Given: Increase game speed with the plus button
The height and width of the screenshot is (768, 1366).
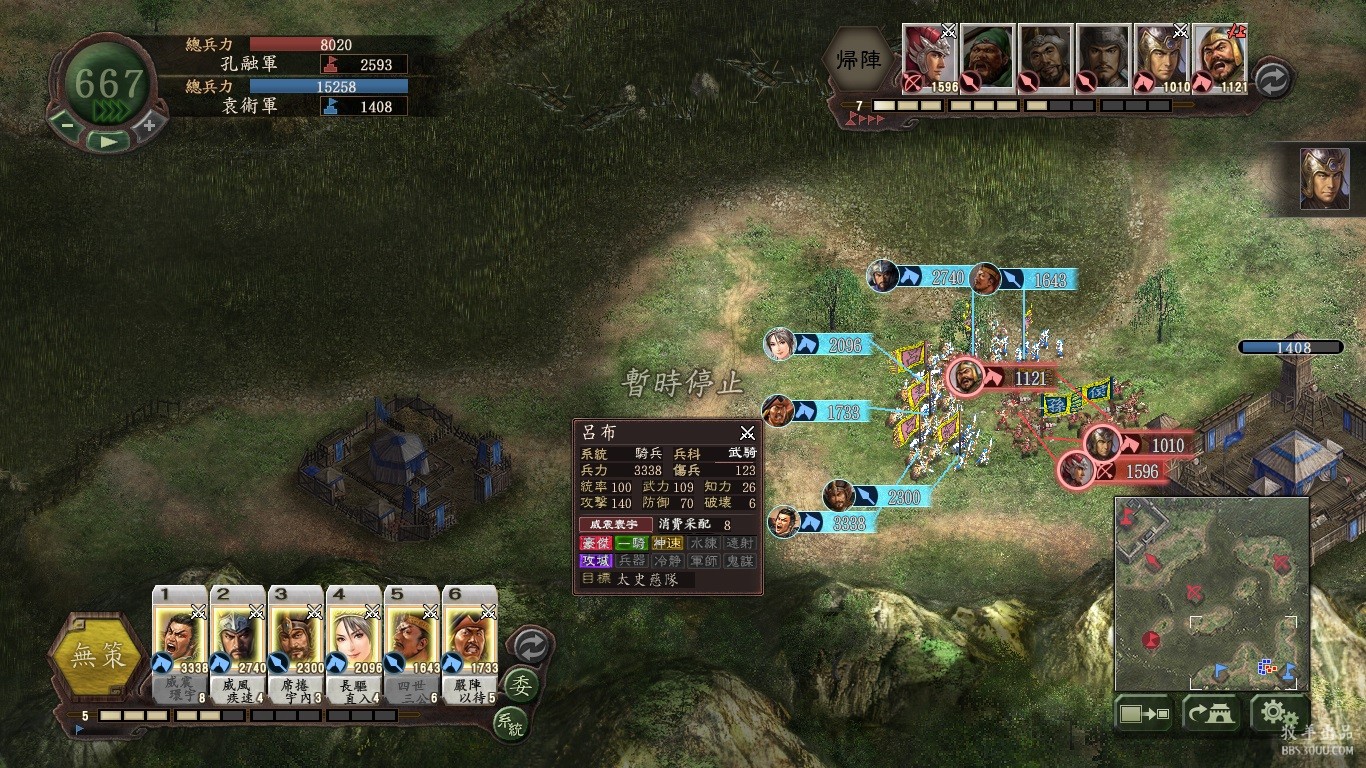Looking at the screenshot, I should tap(149, 125).
